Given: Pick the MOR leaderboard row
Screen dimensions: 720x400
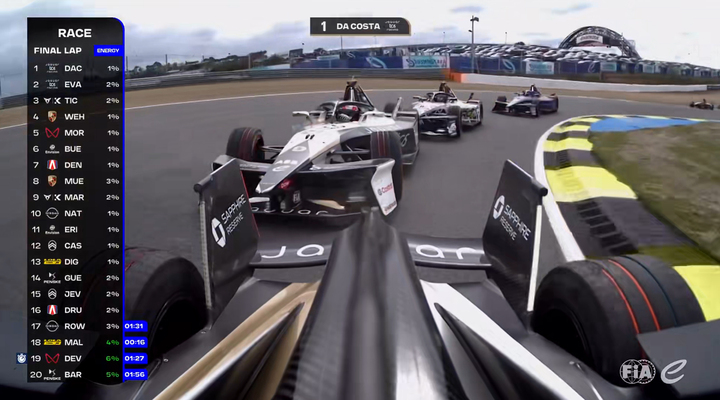Looking at the screenshot, I should pos(76,132).
